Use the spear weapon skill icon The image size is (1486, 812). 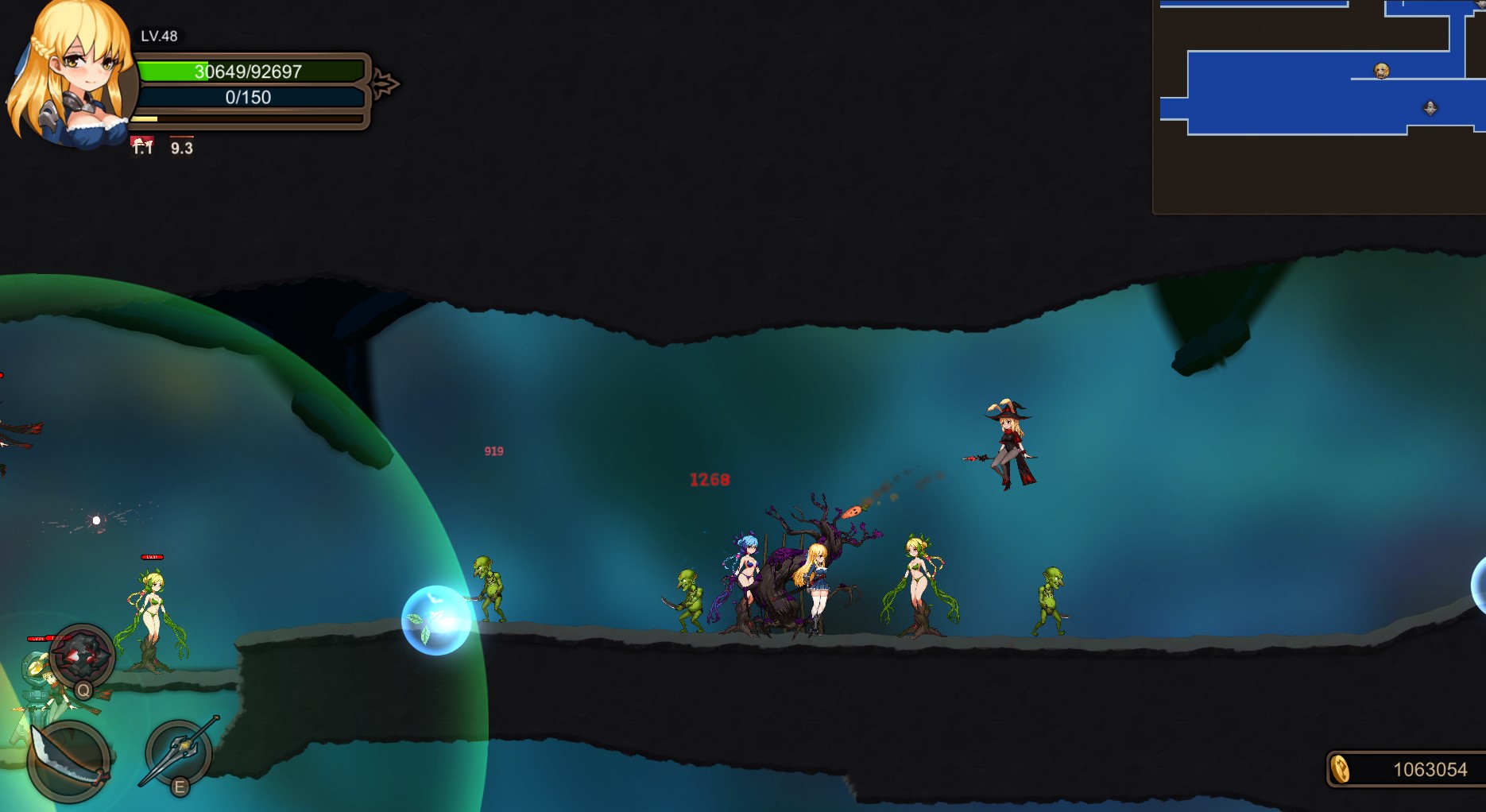coord(180,751)
